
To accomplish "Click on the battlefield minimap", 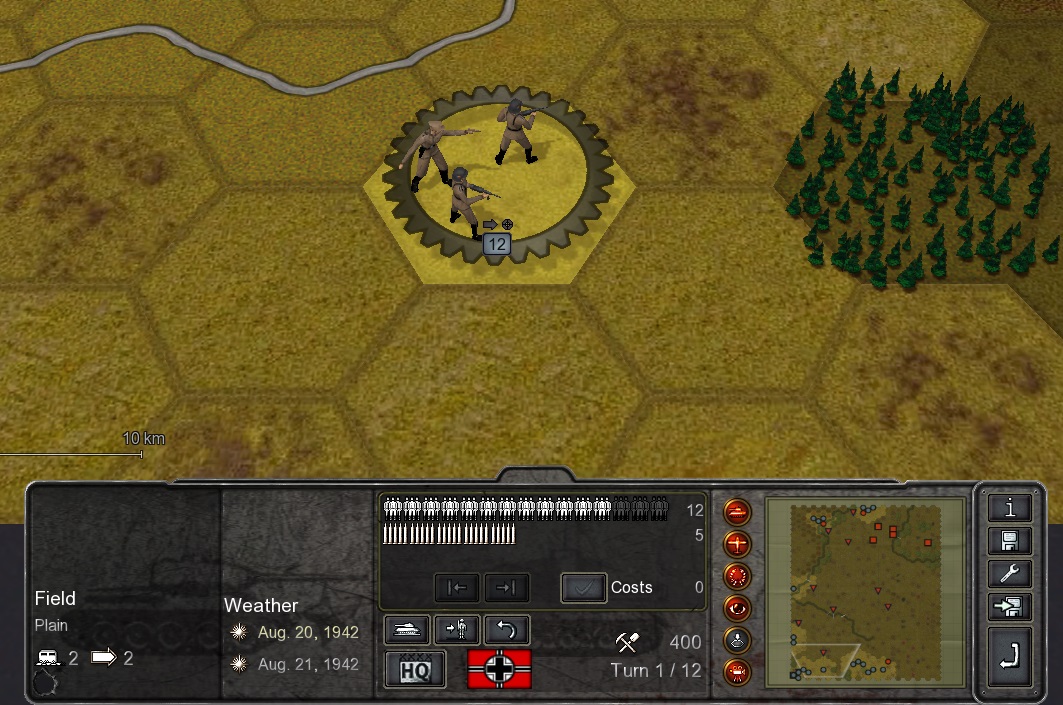I will [865, 591].
